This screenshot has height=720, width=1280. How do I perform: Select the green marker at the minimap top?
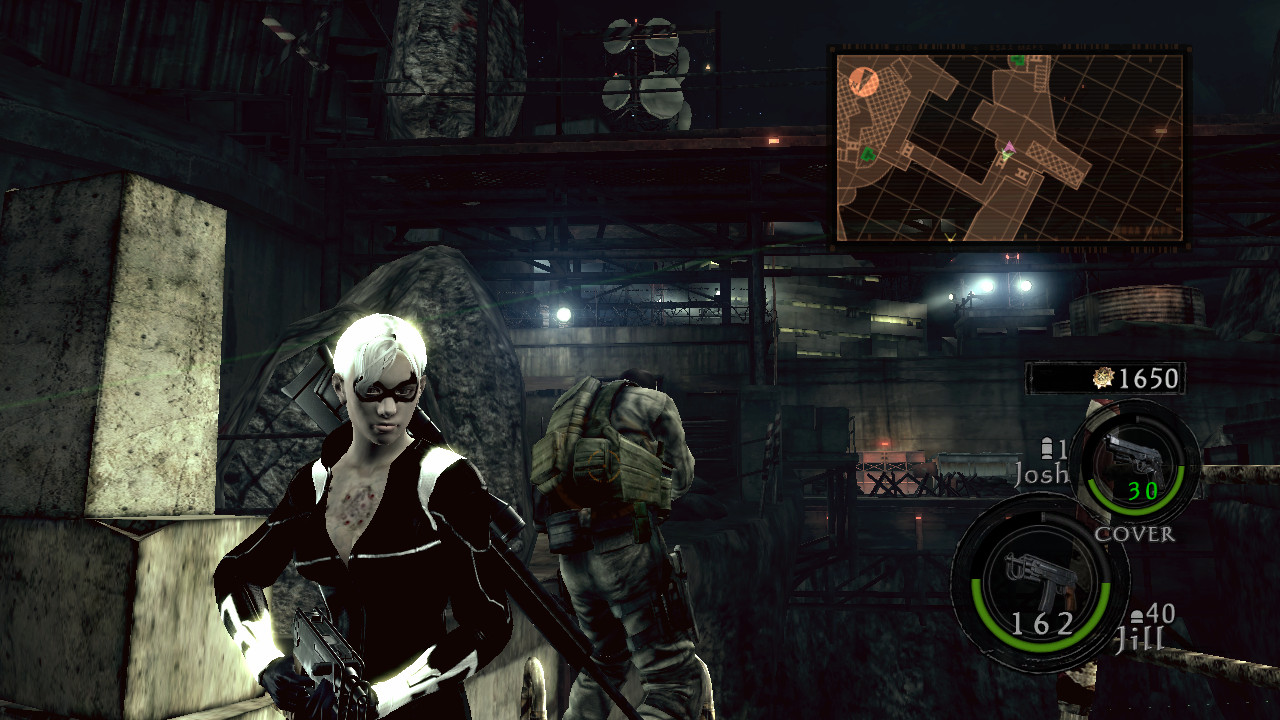coord(1017,61)
